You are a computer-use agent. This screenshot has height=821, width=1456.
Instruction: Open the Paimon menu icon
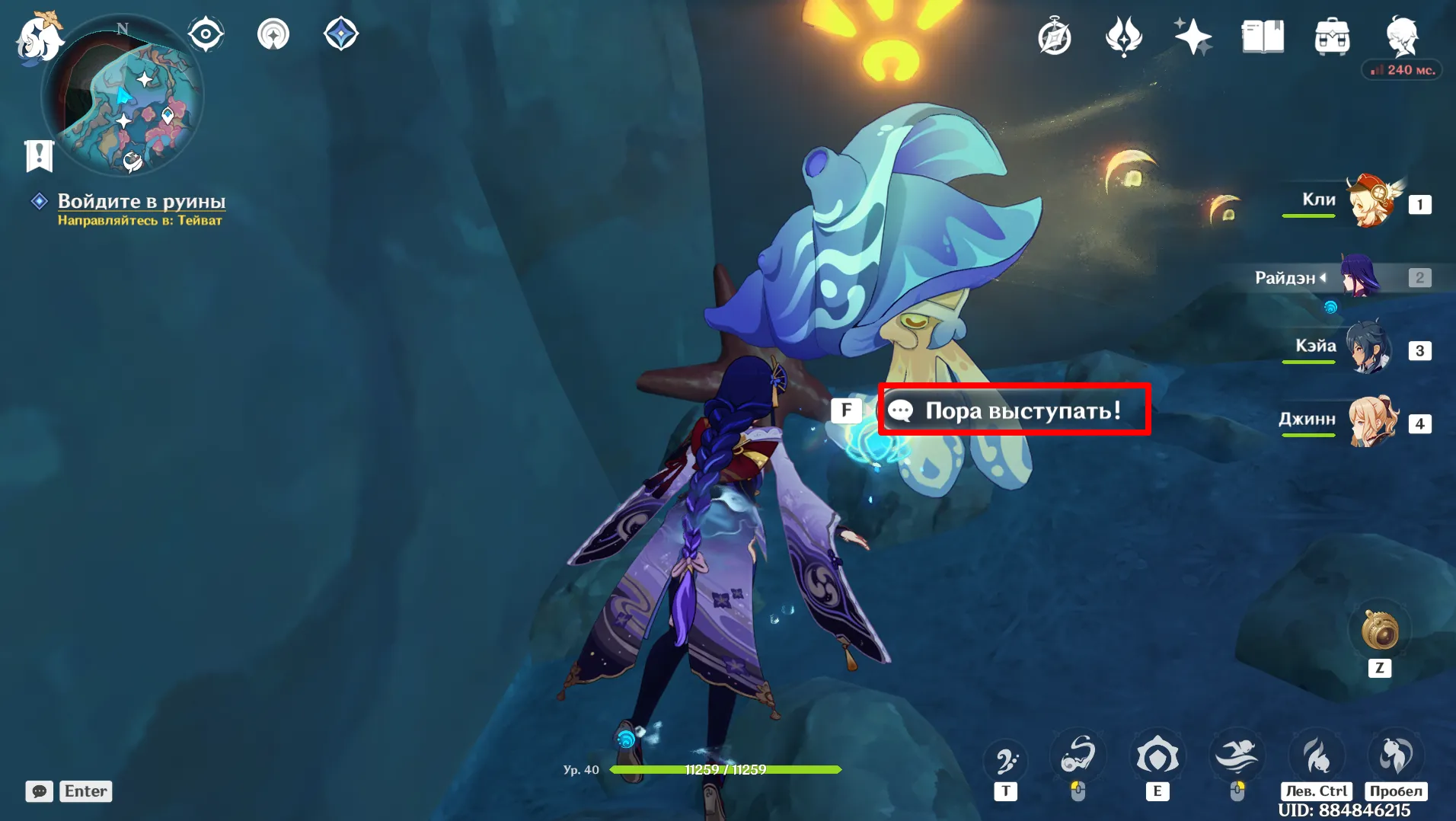(x=38, y=37)
